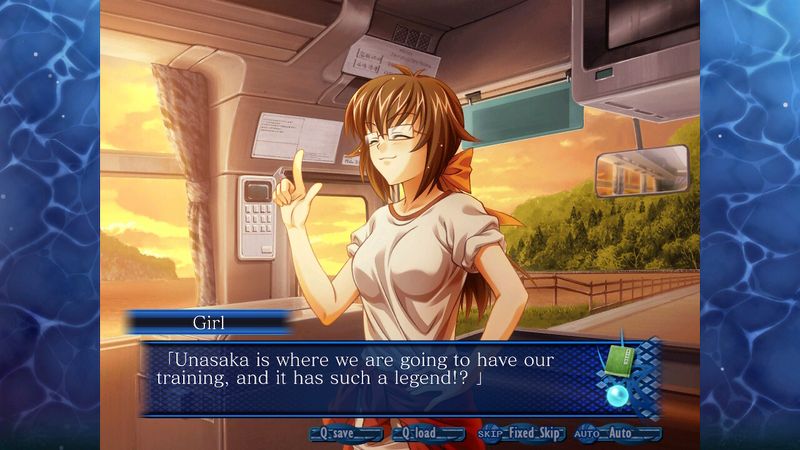The height and width of the screenshot is (450, 800).
Task: Click the glowing cyan orb icon
Action: click(x=616, y=395)
